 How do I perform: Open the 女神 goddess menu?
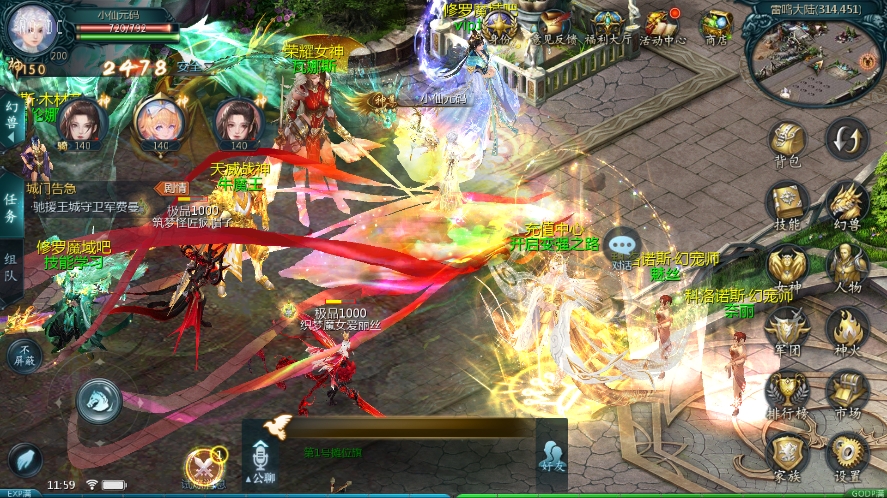click(788, 267)
